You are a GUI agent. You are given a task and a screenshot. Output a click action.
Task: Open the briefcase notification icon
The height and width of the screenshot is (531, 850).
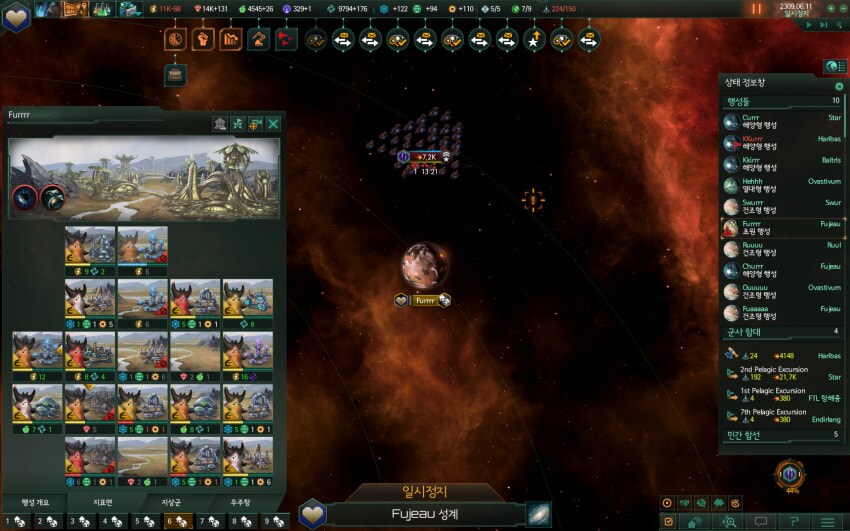(175, 73)
